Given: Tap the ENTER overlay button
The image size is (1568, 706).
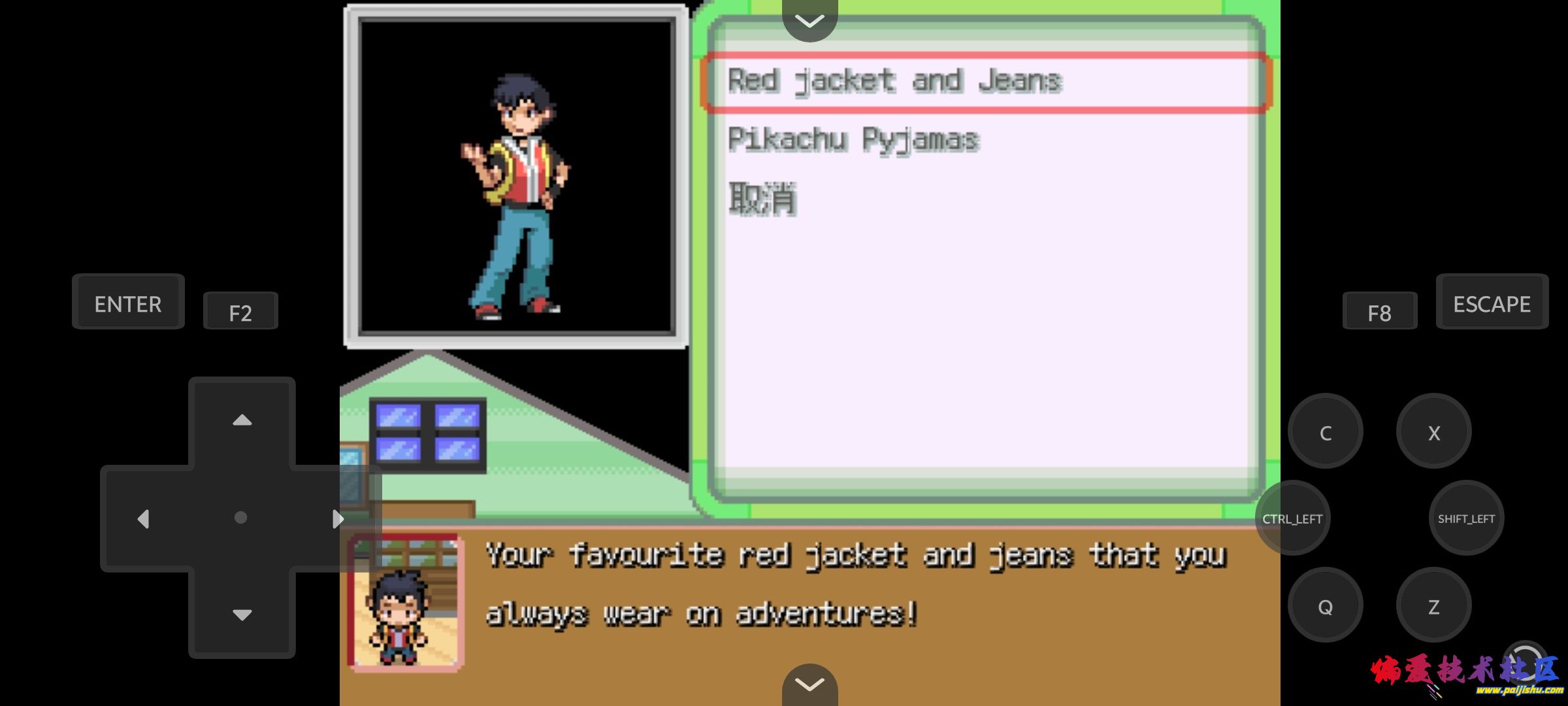Looking at the screenshot, I should 128,303.
